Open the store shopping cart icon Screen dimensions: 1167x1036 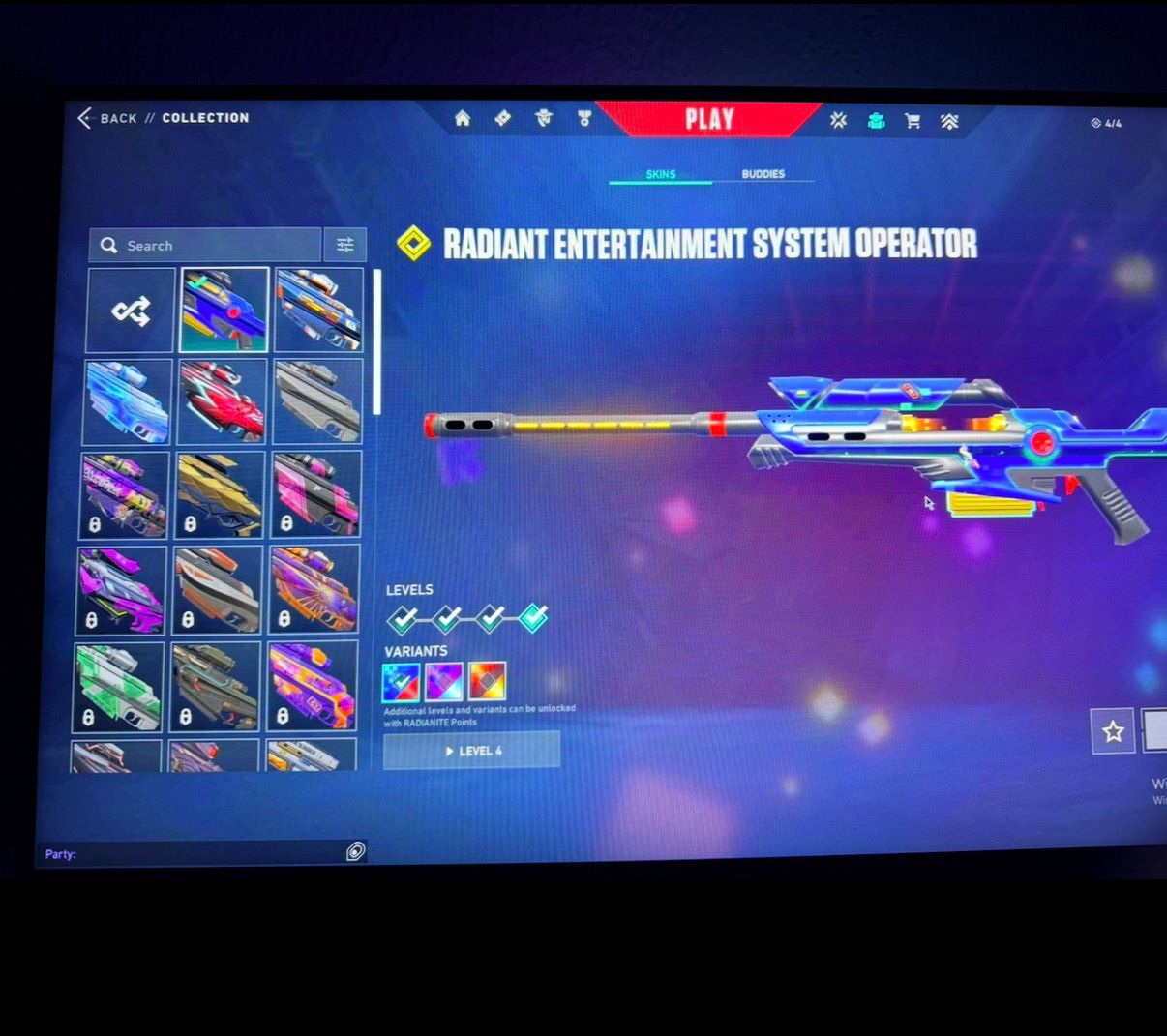click(x=913, y=121)
